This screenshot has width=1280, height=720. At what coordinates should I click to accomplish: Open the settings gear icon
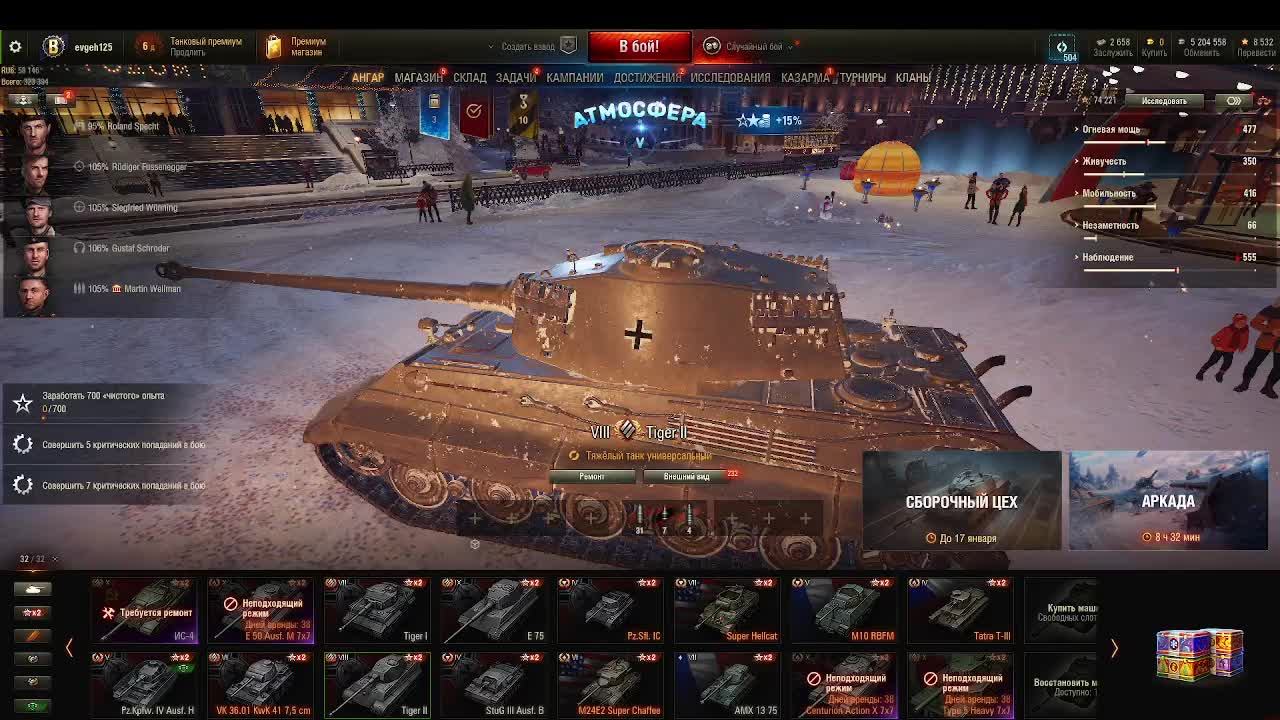pos(15,47)
